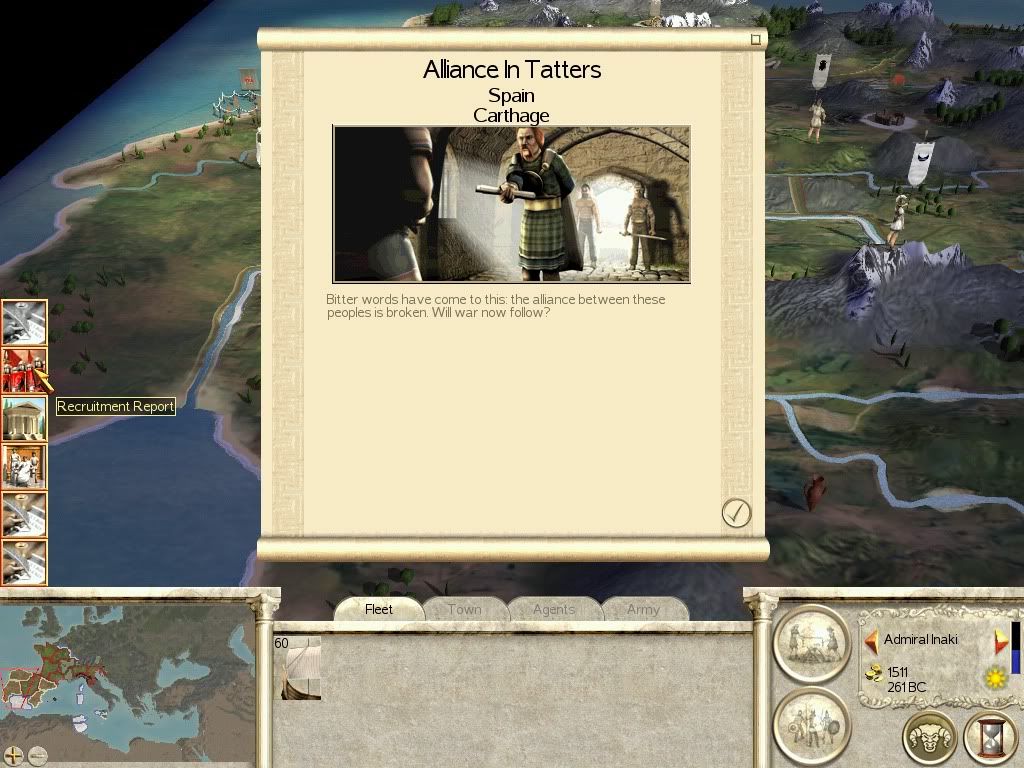Open the Recruitment Report with red soldiers
This screenshot has height=768, width=1024.
pyautogui.click(x=24, y=370)
